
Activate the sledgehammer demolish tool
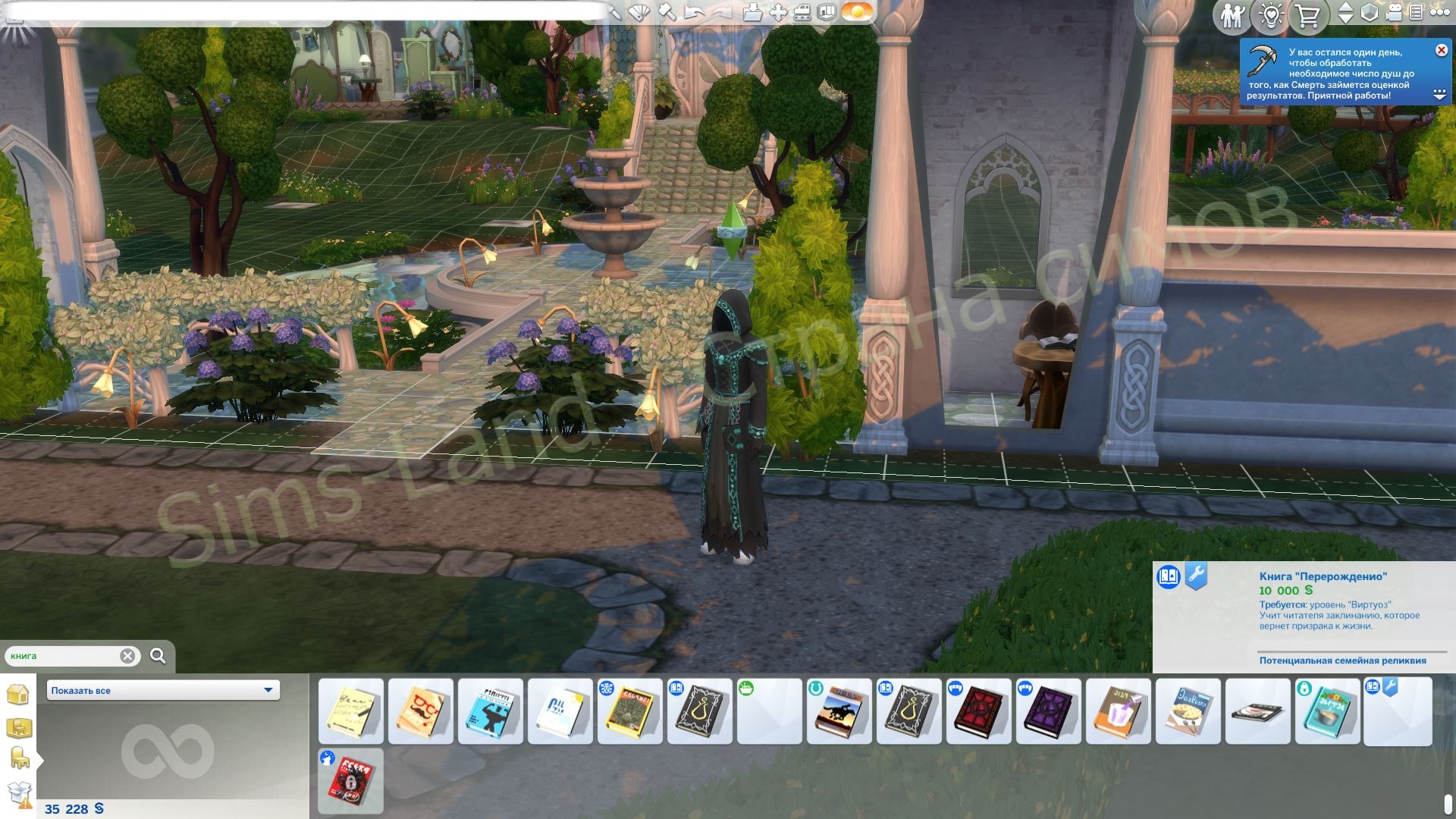[x=667, y=12]
